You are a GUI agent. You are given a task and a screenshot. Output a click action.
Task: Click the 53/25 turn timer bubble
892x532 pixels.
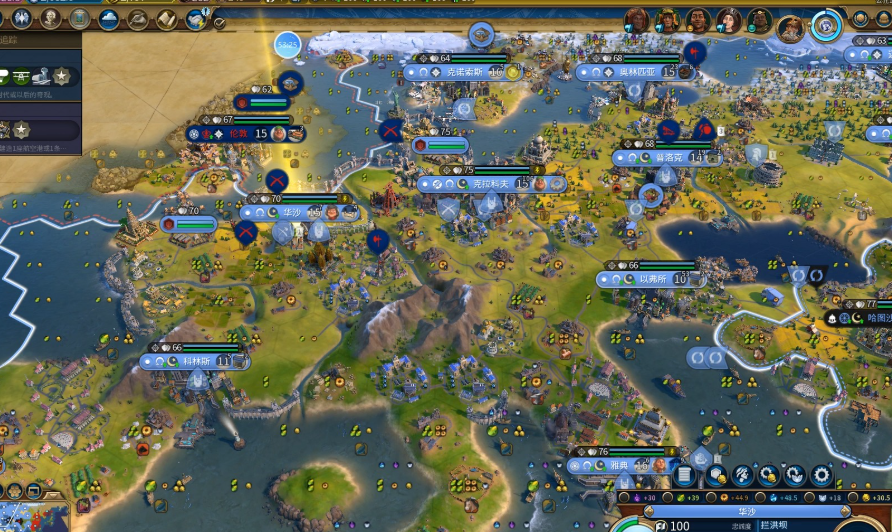click(x=288, y=45)
